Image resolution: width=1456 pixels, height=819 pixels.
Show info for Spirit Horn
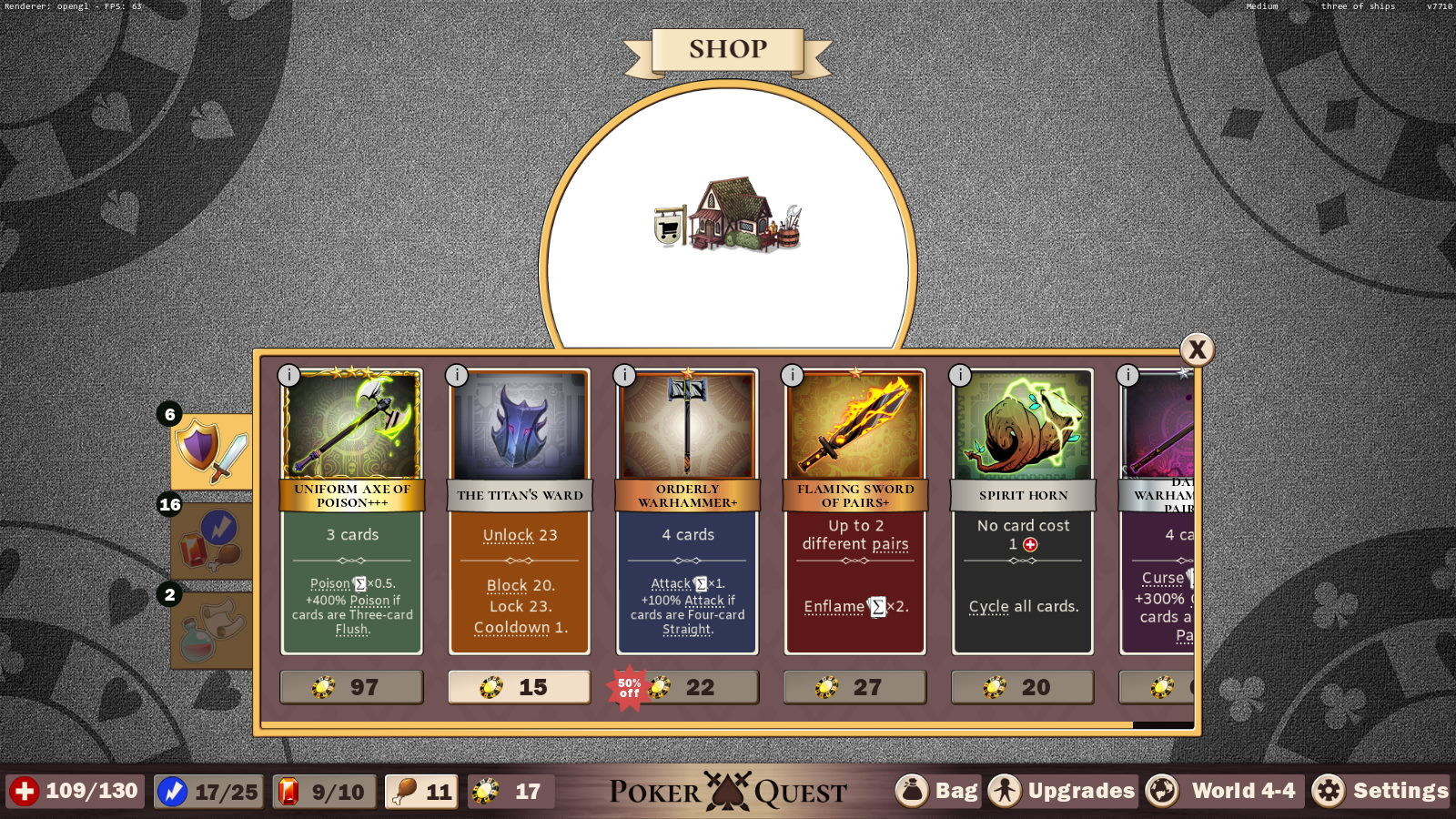coord(959,373)
